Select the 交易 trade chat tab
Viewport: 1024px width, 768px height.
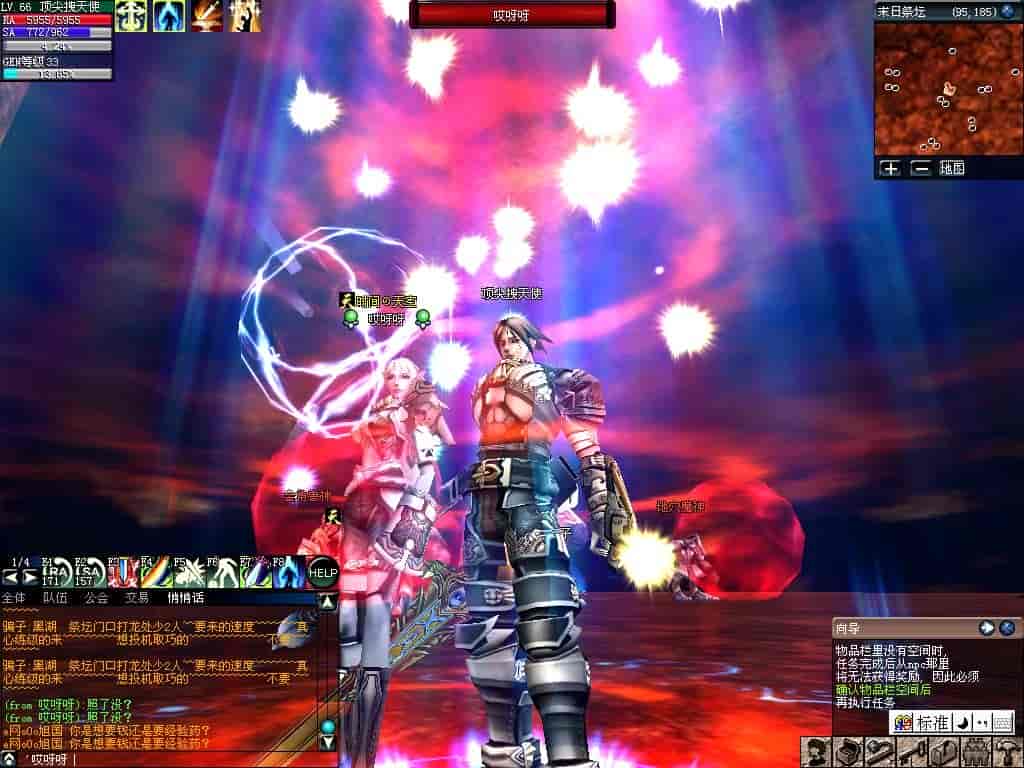136,598
